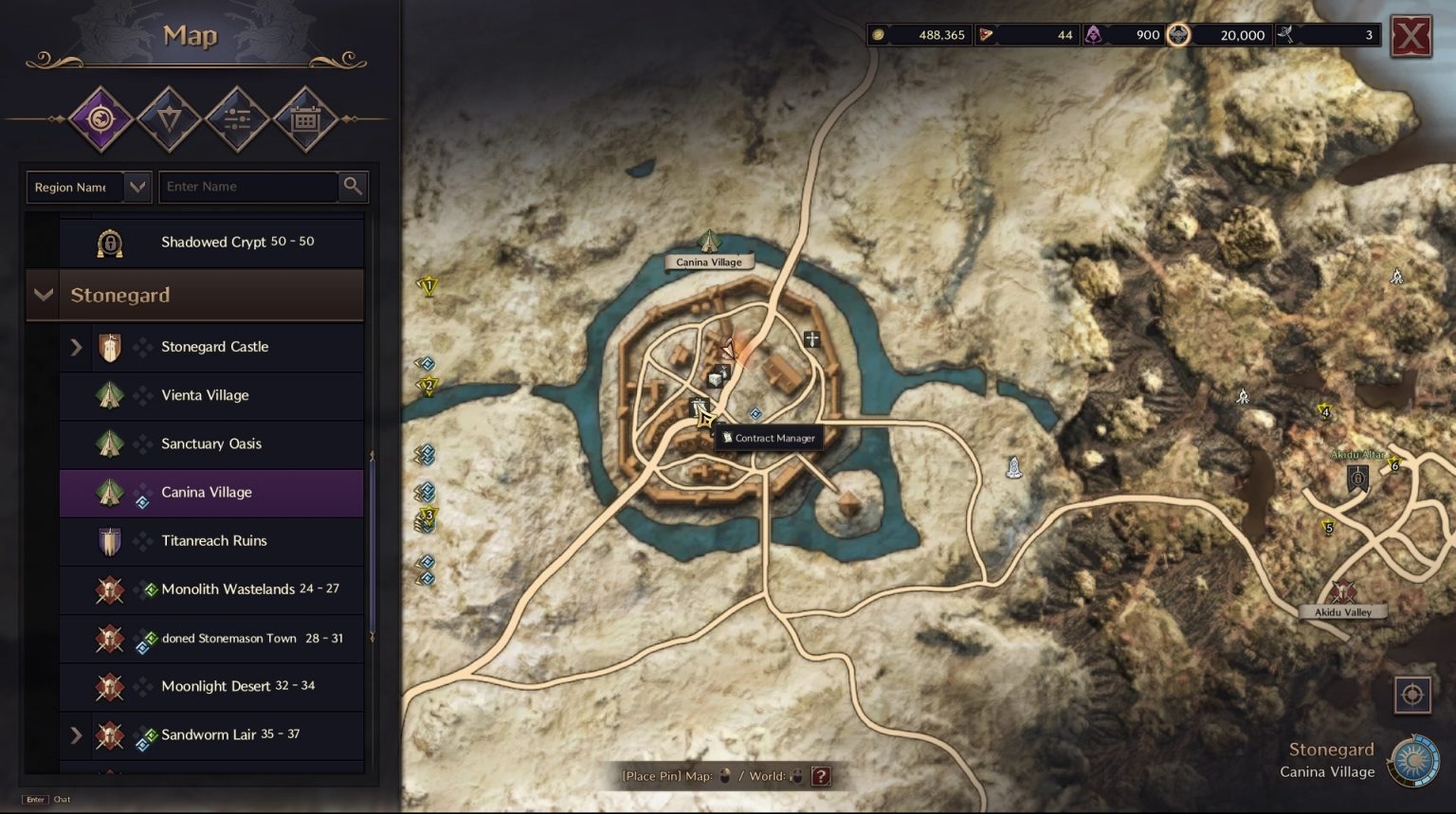Collapse the Stonegard region section

click(43, 295)
